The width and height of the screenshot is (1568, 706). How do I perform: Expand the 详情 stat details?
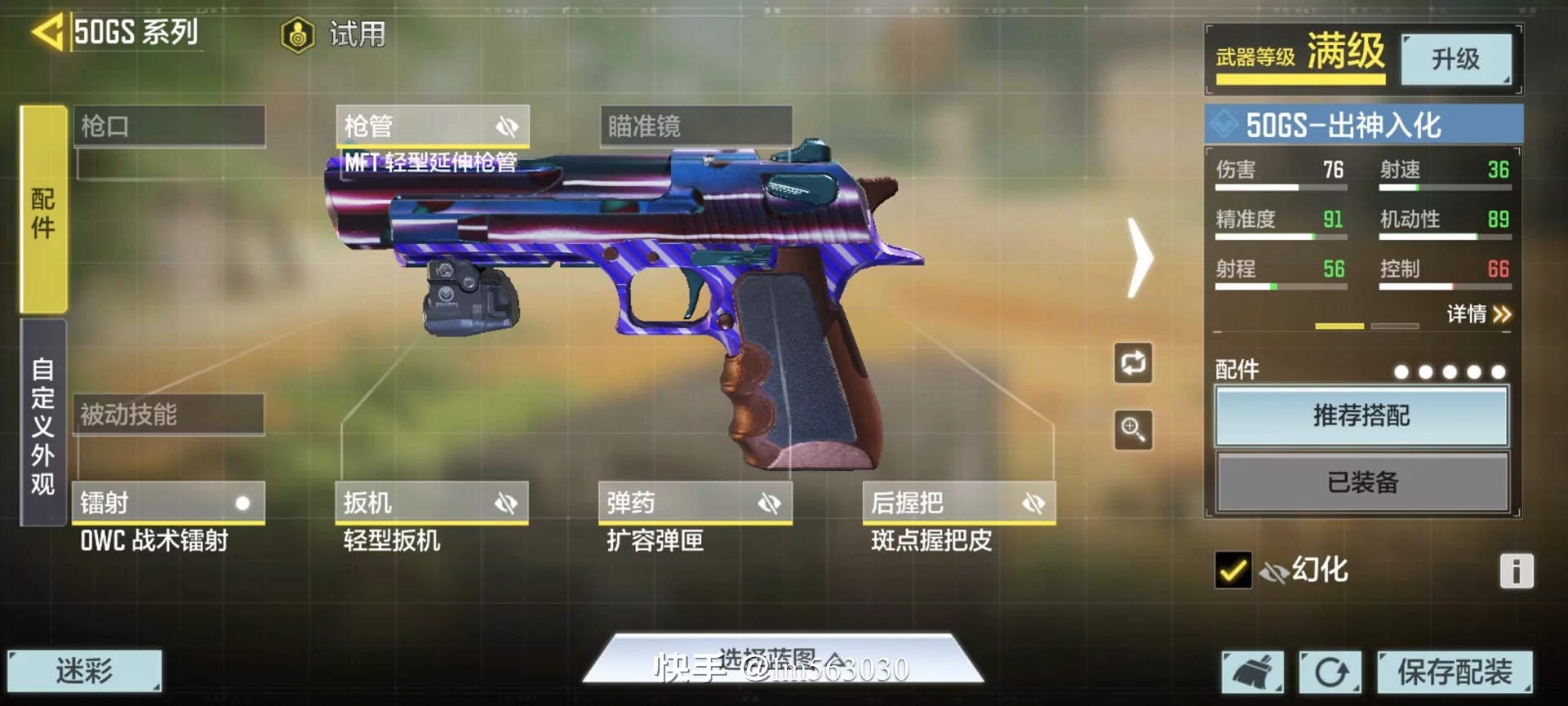pos(1479,314)
